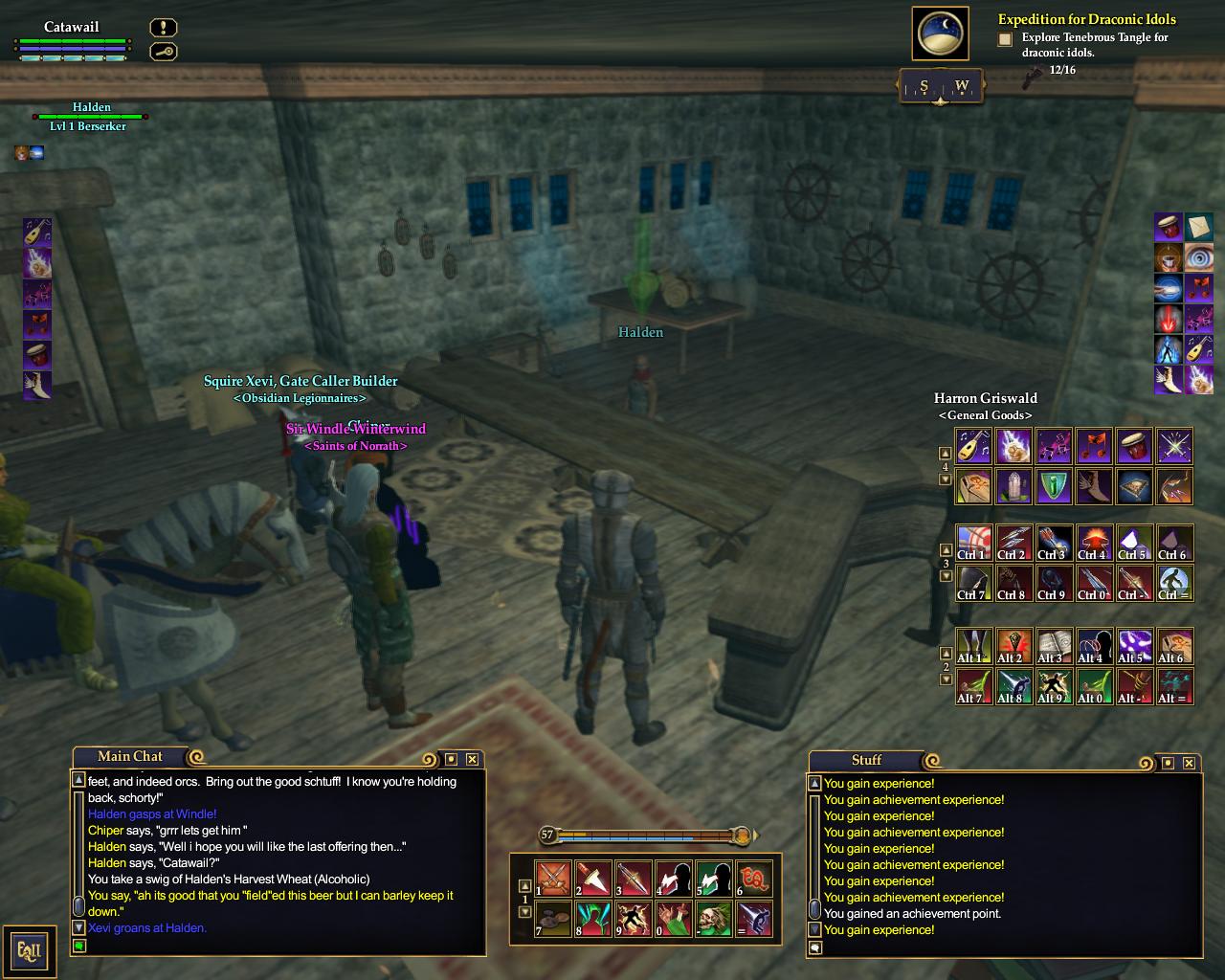Switch to the Main Chat tab

(130, 756)
